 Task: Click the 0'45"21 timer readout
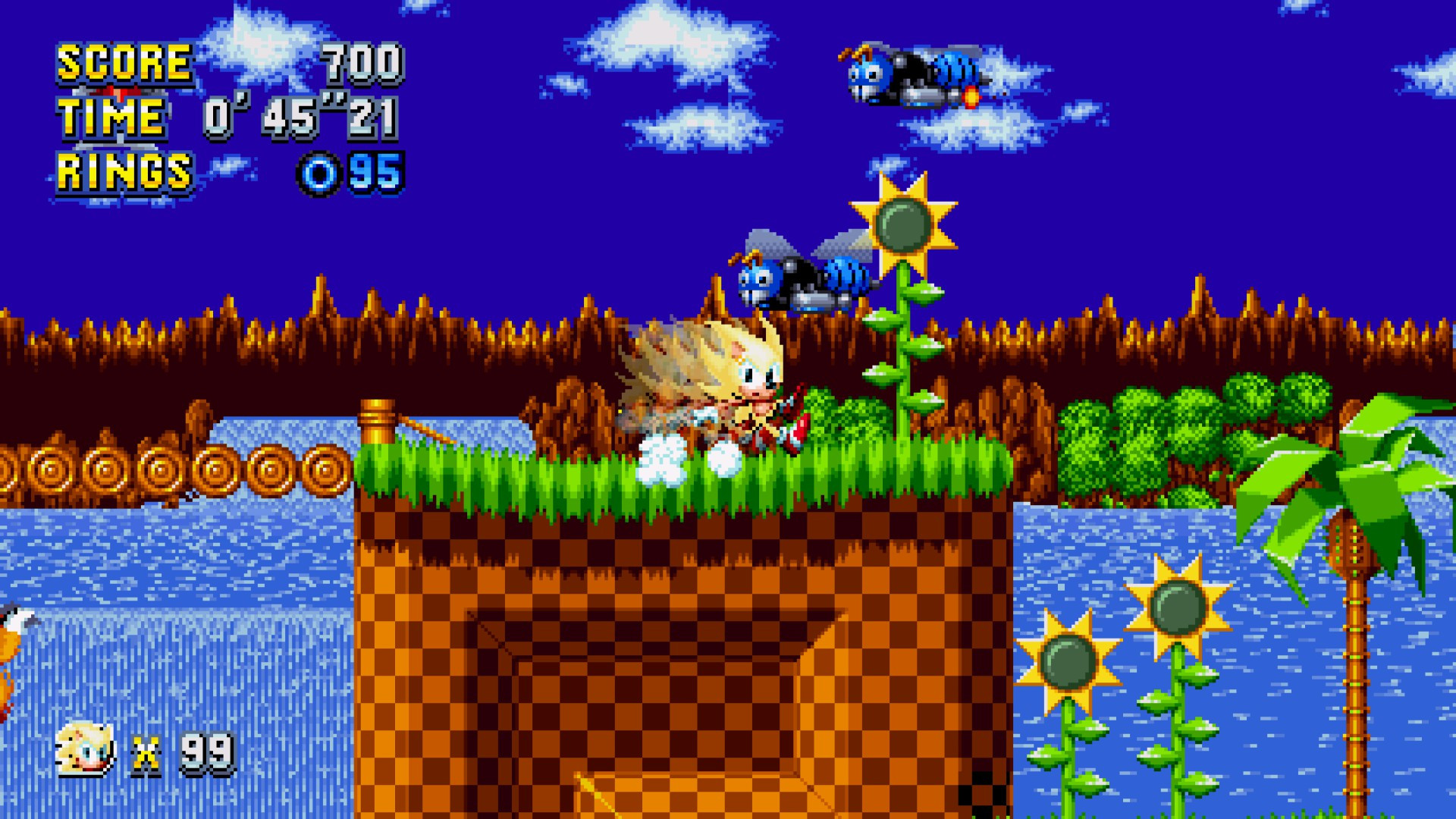pyautogui.click(x=303, y=119)
